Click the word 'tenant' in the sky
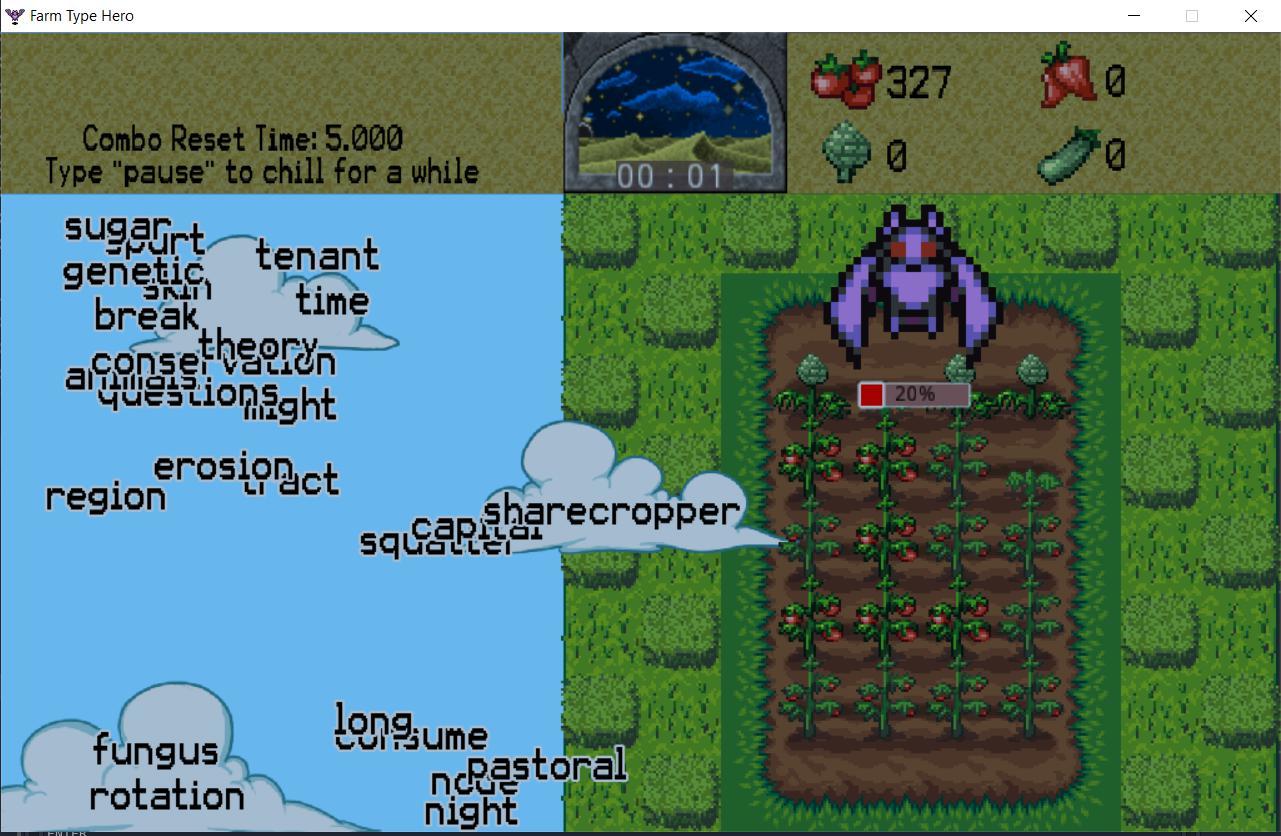 coord(318,257)
